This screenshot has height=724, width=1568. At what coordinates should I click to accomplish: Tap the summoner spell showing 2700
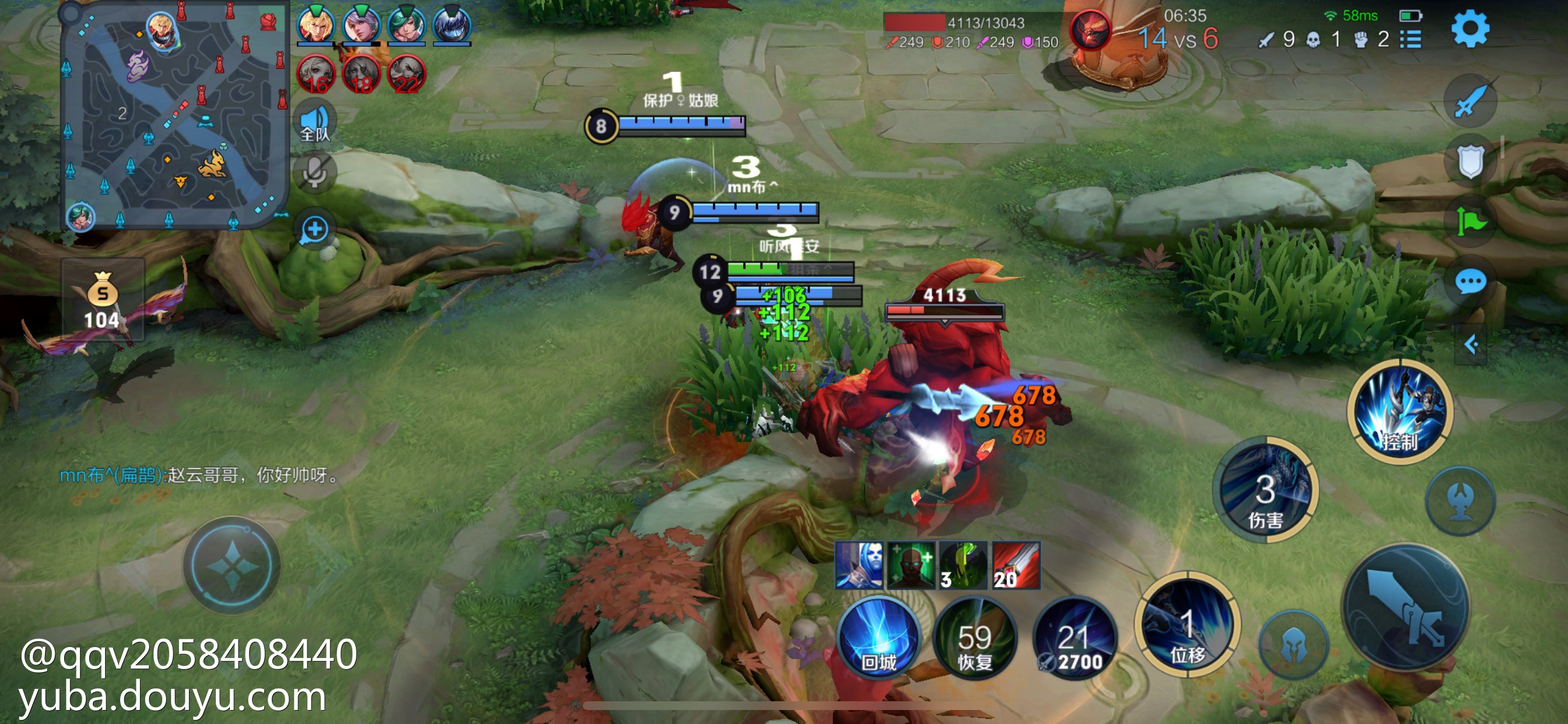(x=1076, y=639)
